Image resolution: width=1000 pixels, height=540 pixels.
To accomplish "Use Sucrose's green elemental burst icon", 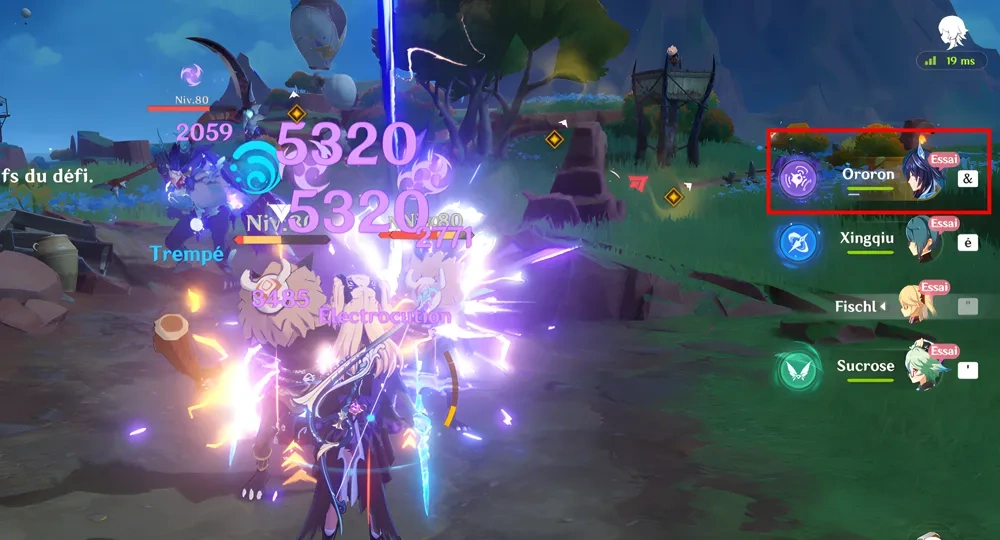I will coord(799,370).
